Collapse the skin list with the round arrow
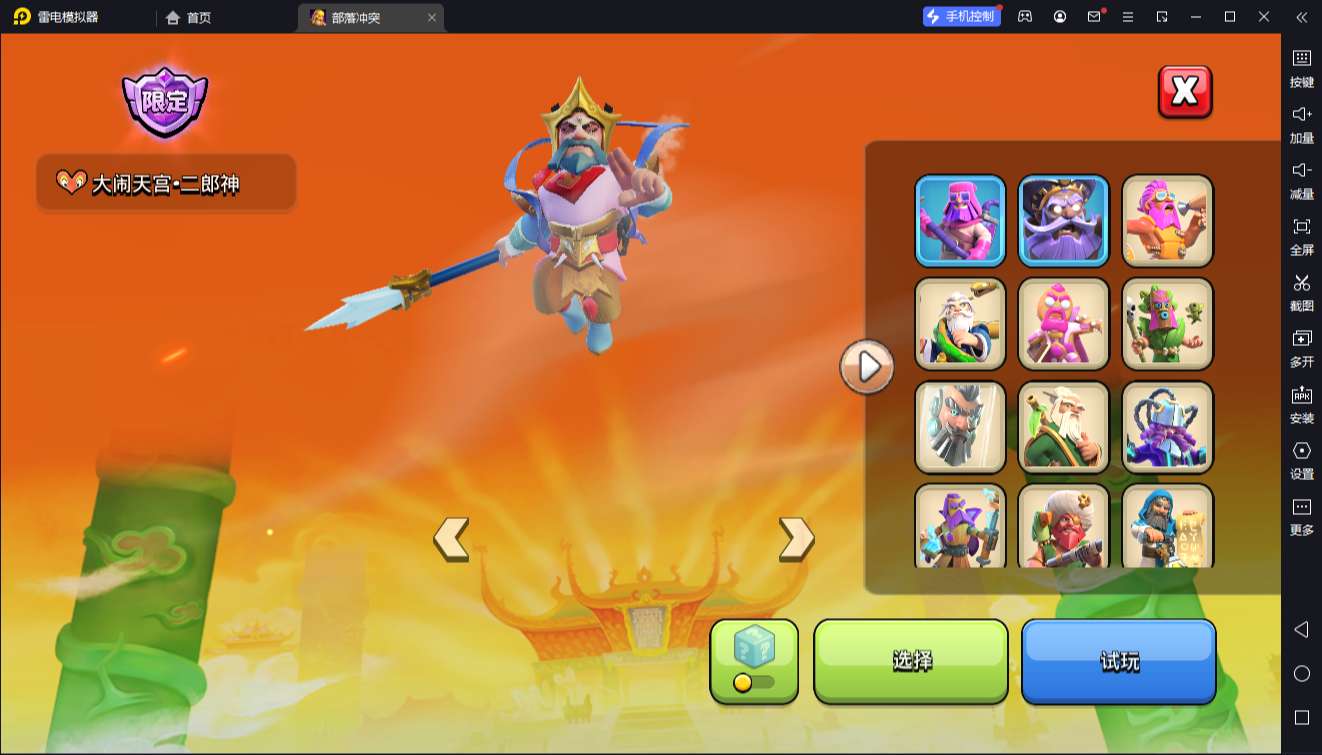The image size is (1322, 755). (867, 367)
